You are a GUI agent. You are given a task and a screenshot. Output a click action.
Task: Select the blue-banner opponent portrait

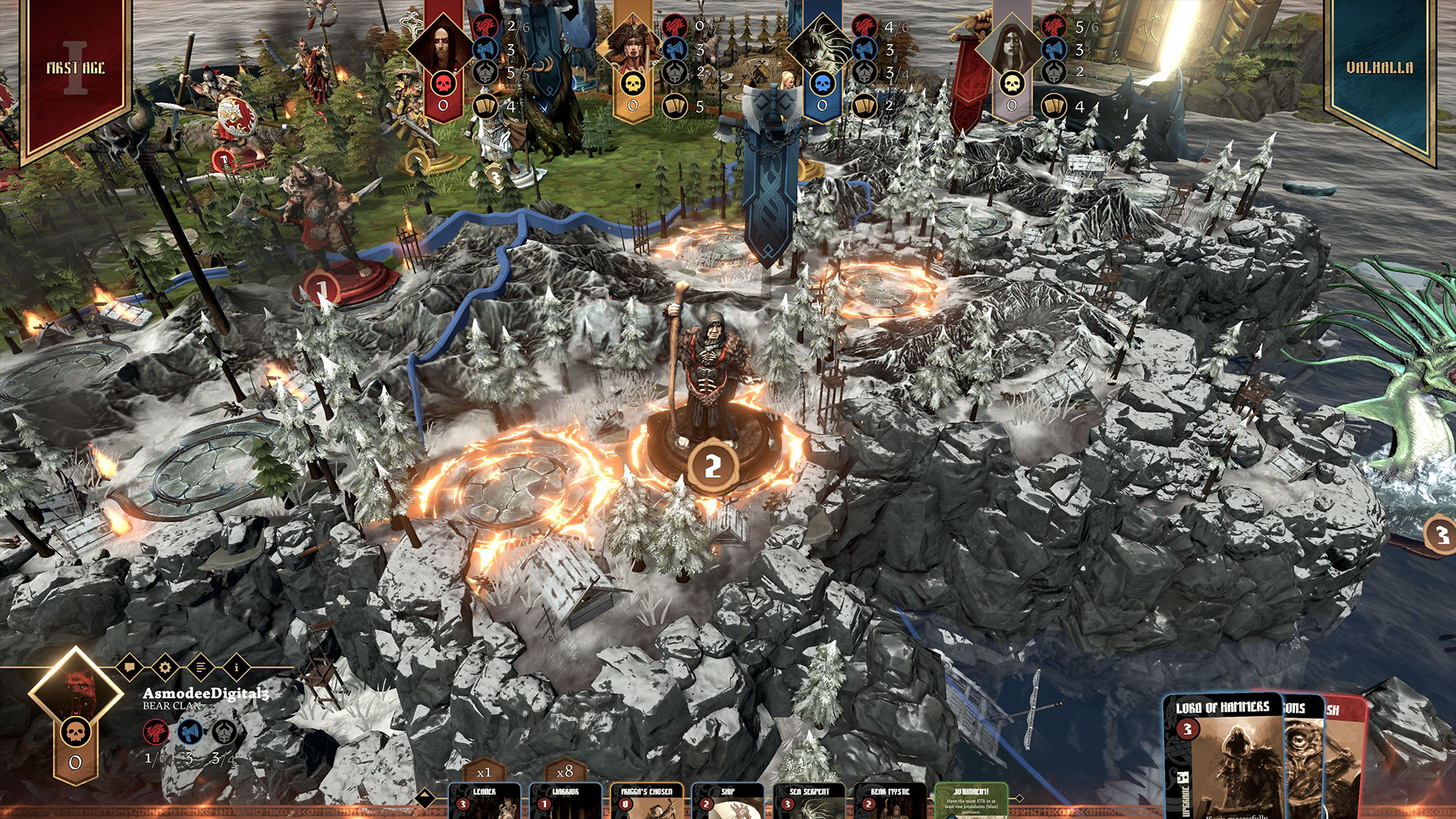pos(822,47)
